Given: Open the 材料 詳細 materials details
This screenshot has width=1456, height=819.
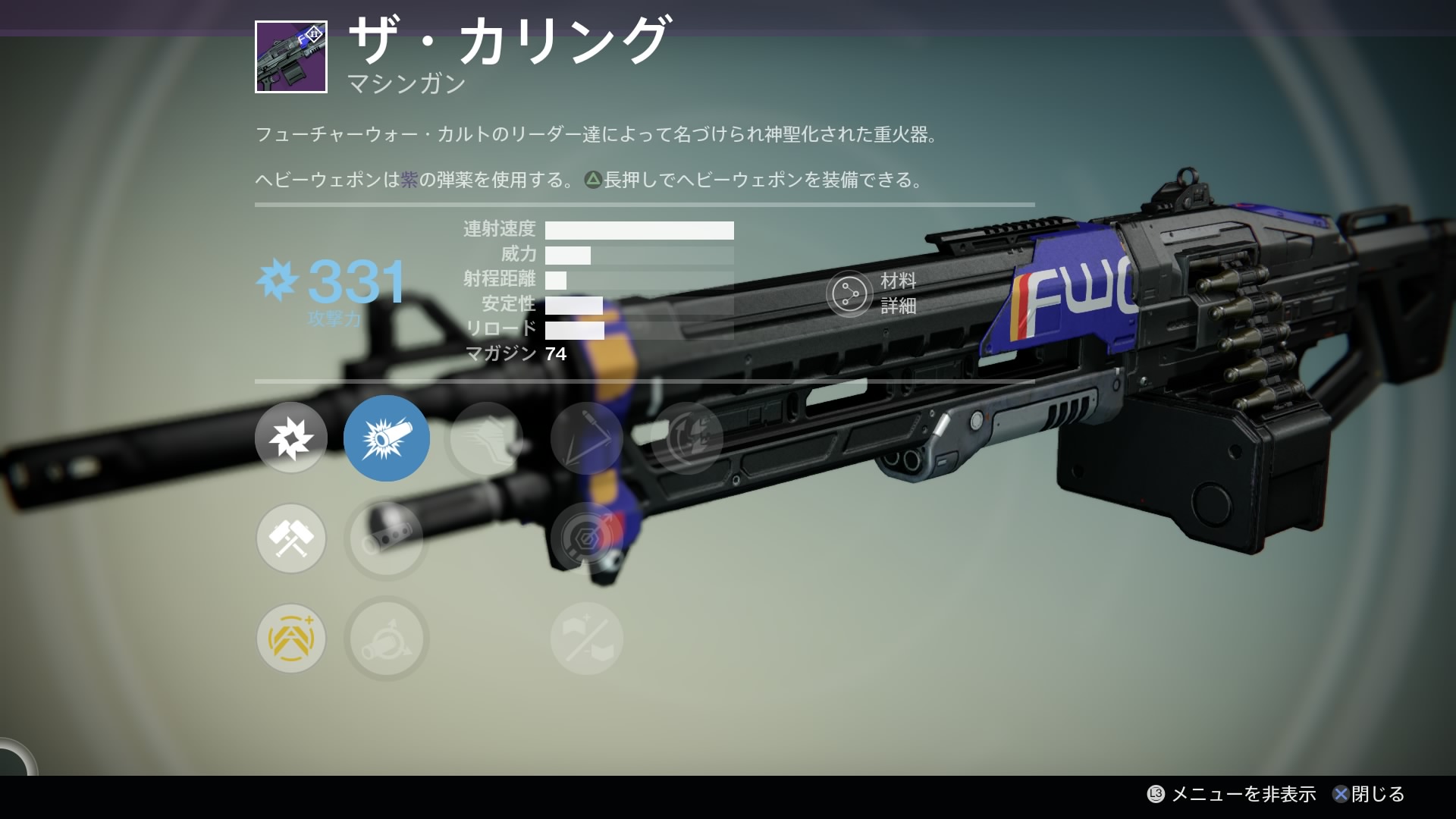Looking at the screenshot, I should [x=872, y=293].
